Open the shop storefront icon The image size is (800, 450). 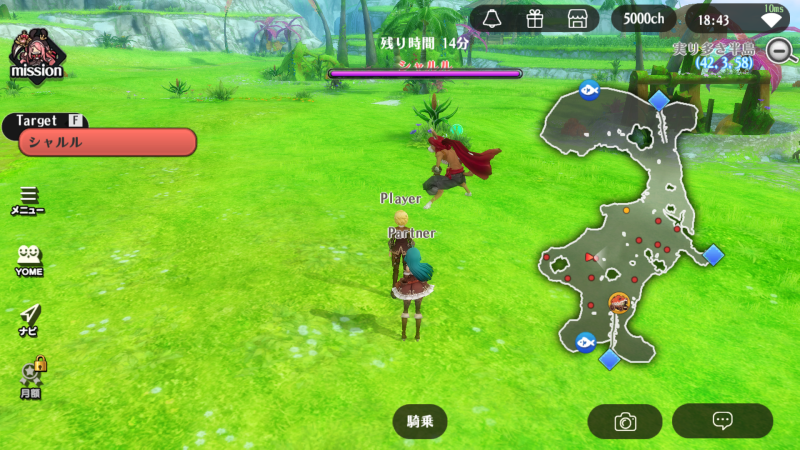point(577,19)
